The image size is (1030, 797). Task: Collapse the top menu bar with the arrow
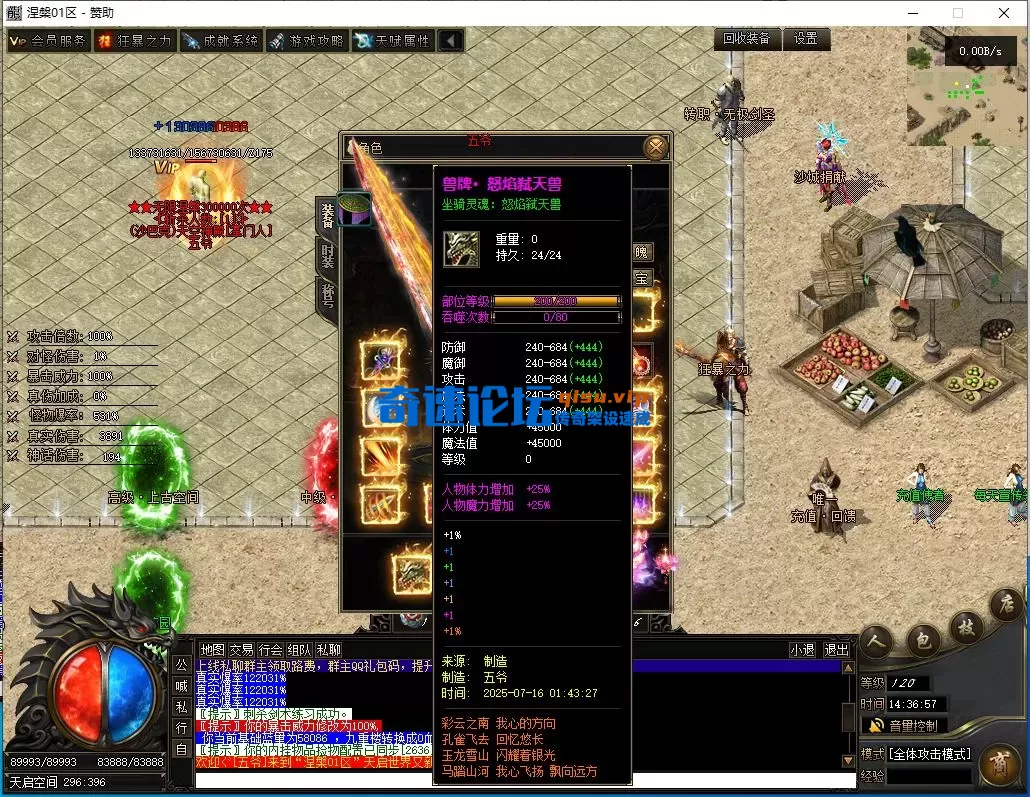point(451,41)
